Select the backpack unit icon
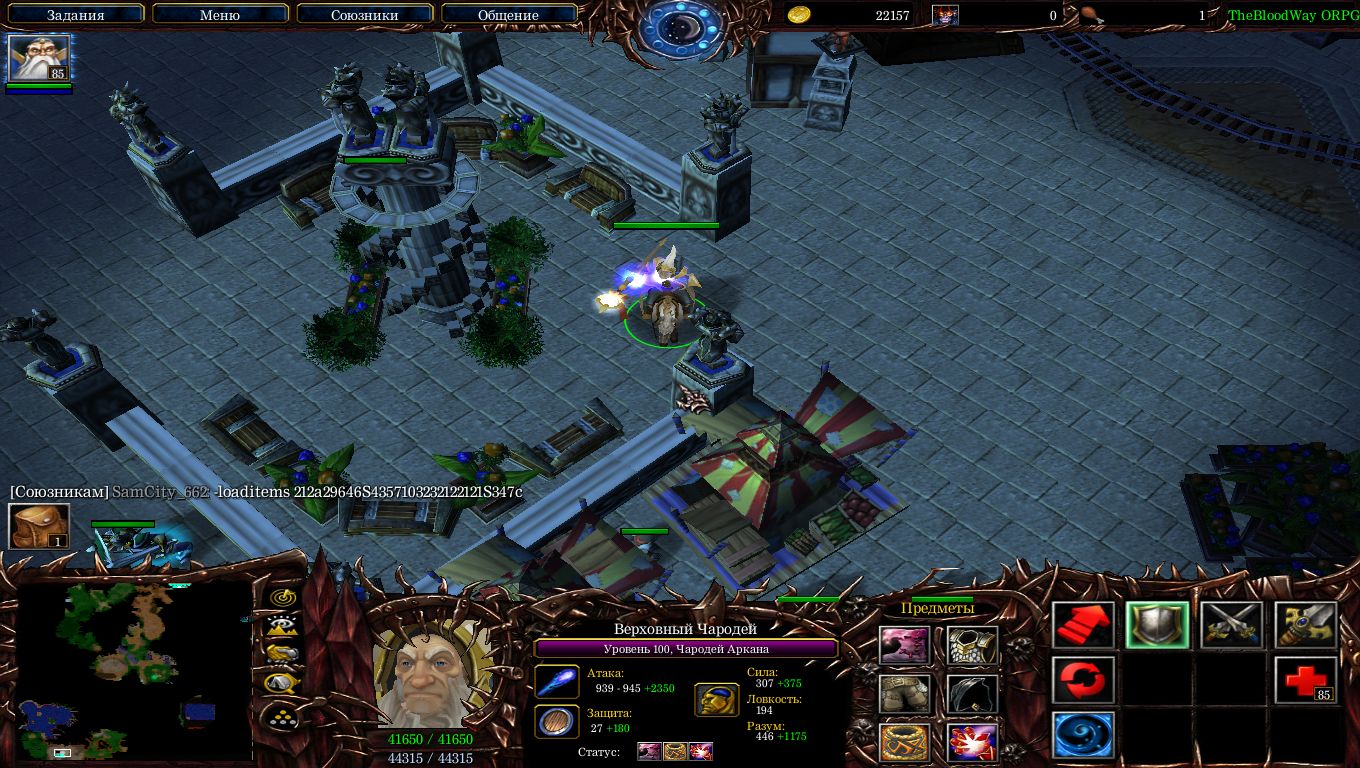 tap(39, 526)
